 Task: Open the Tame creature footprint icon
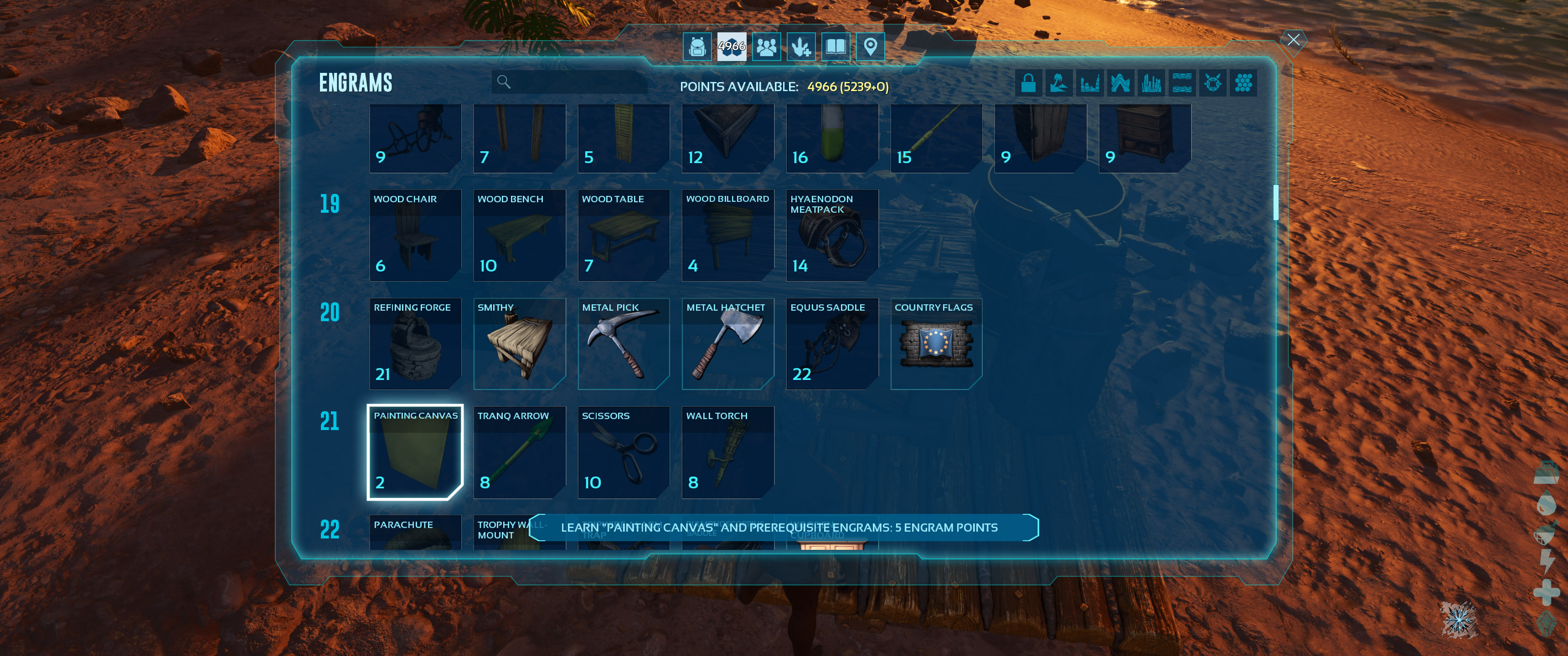802,46
